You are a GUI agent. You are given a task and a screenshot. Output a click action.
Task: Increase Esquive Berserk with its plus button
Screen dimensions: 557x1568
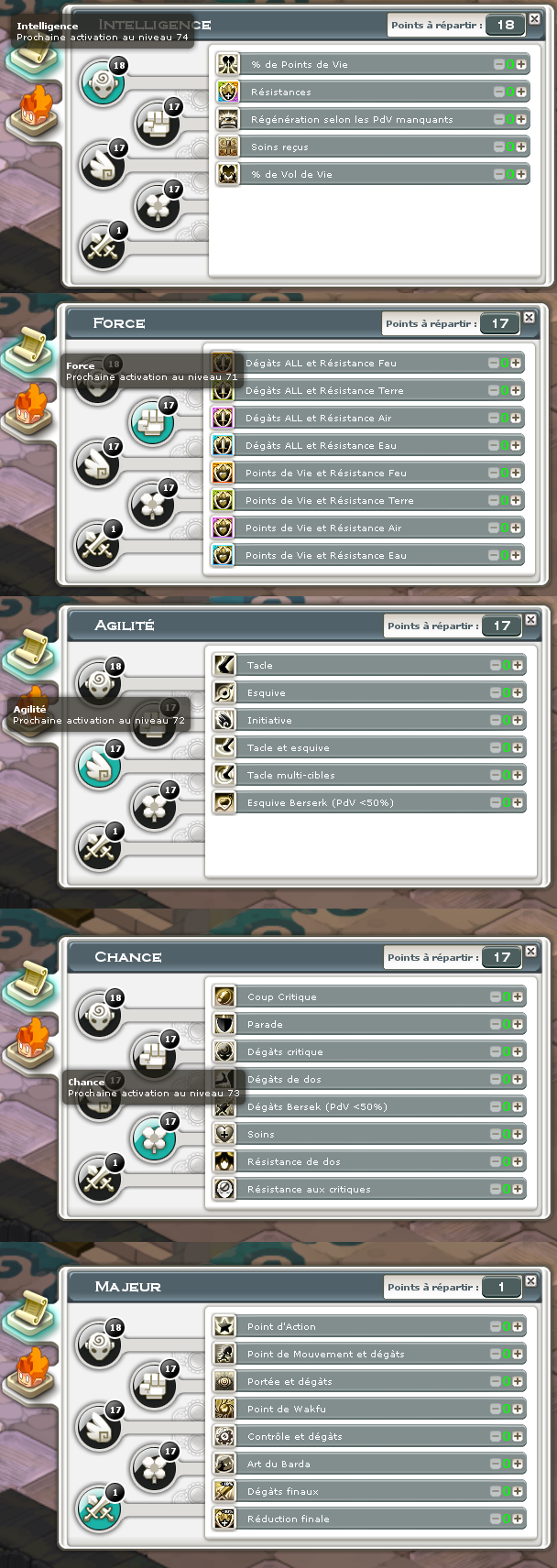pyautogui.click(x=518, y=803)
